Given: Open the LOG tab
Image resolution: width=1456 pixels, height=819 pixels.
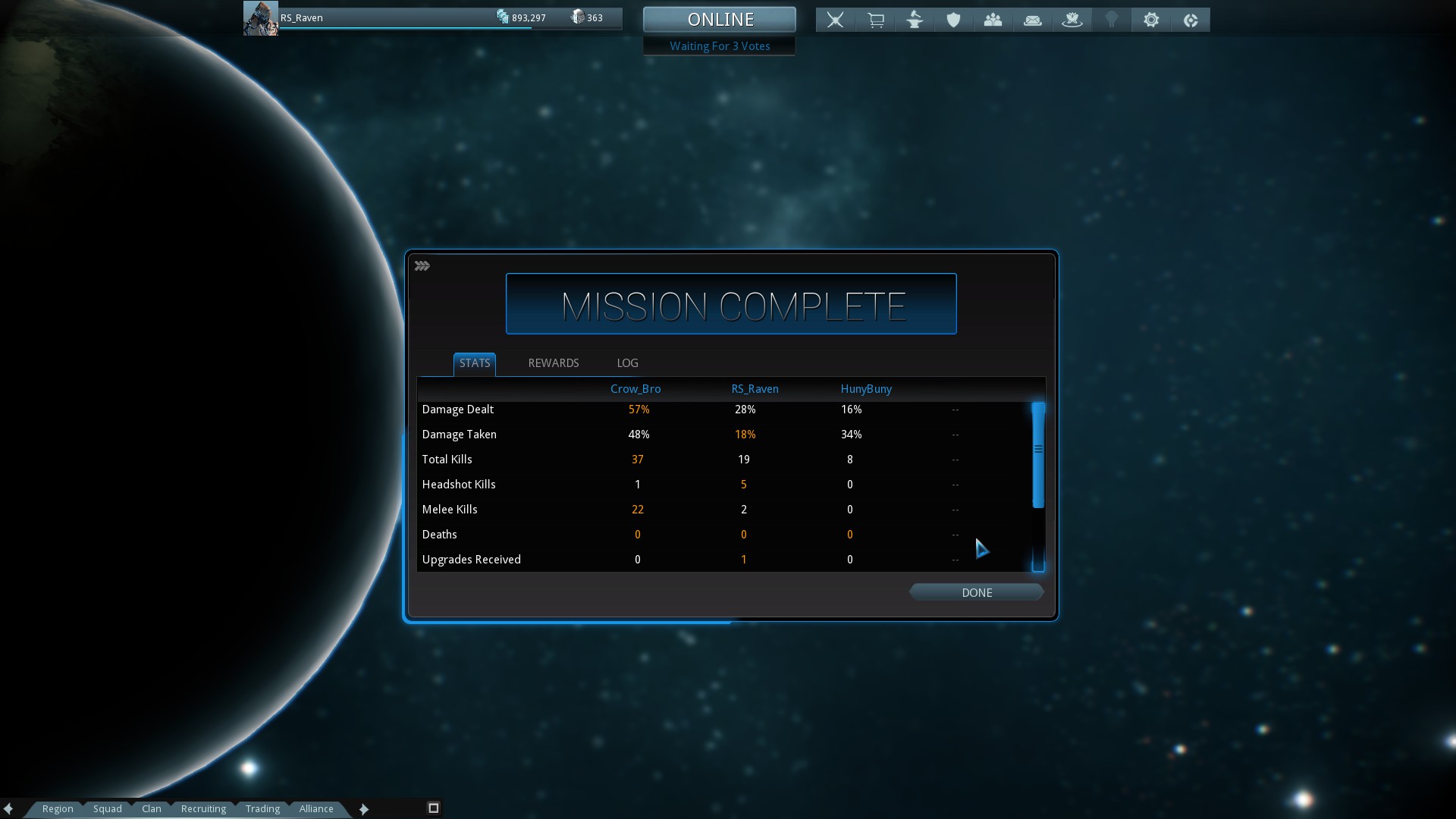Looking at the screenshot, I should point(627,363).
